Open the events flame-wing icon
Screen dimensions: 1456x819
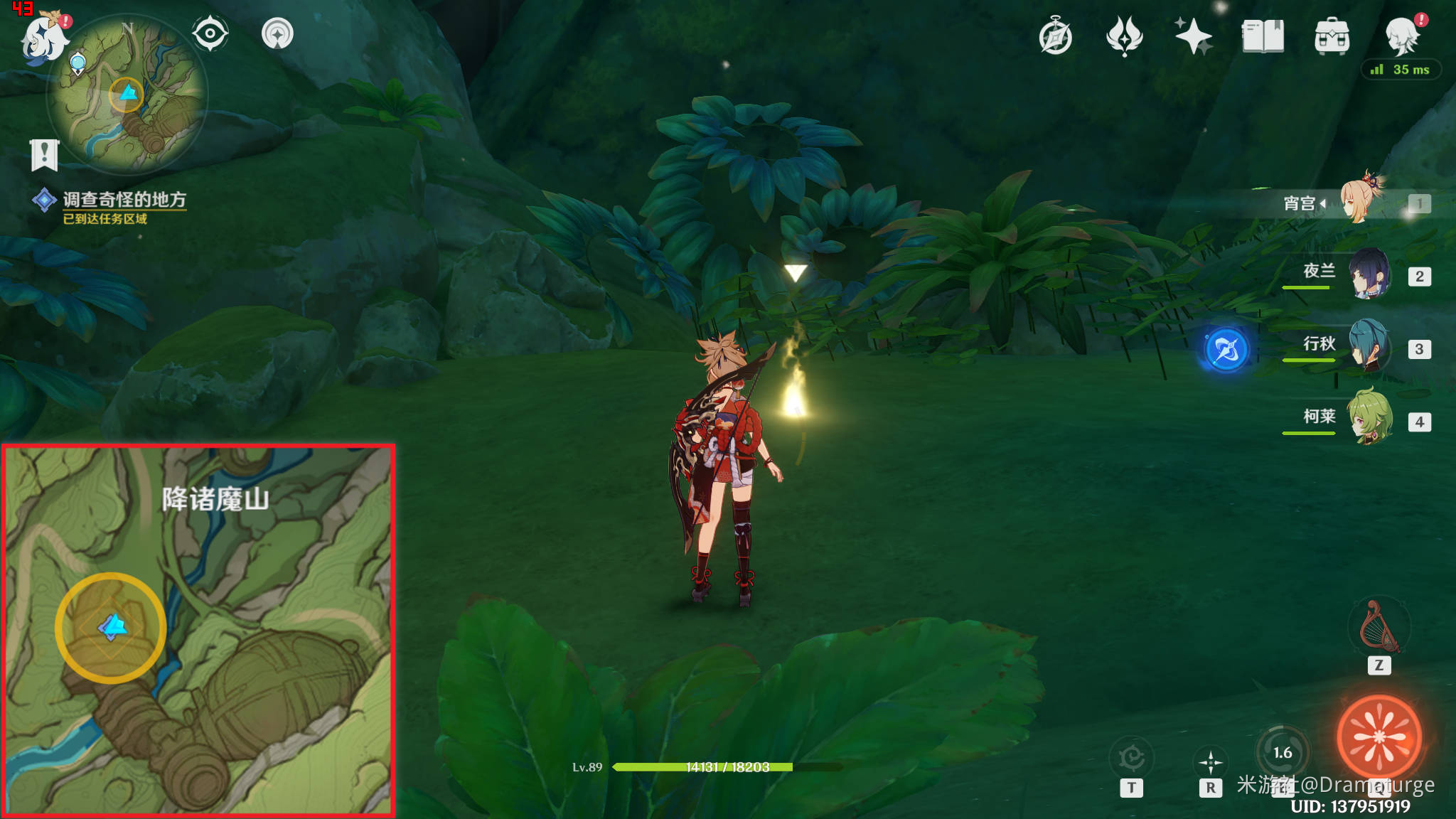pyautogui.click(x=1124, y=37)
